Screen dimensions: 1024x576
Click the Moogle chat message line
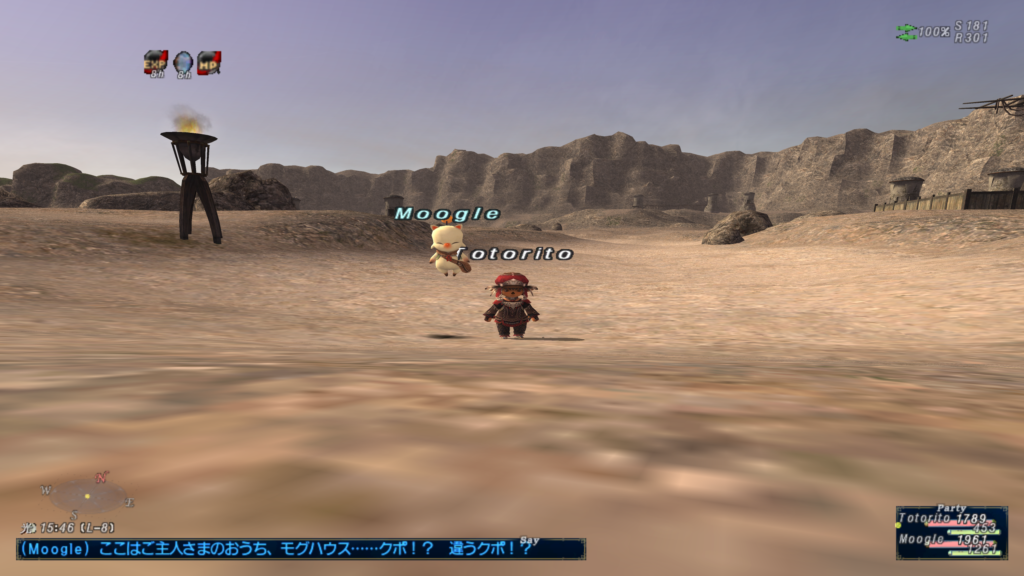tap(300, 549)
